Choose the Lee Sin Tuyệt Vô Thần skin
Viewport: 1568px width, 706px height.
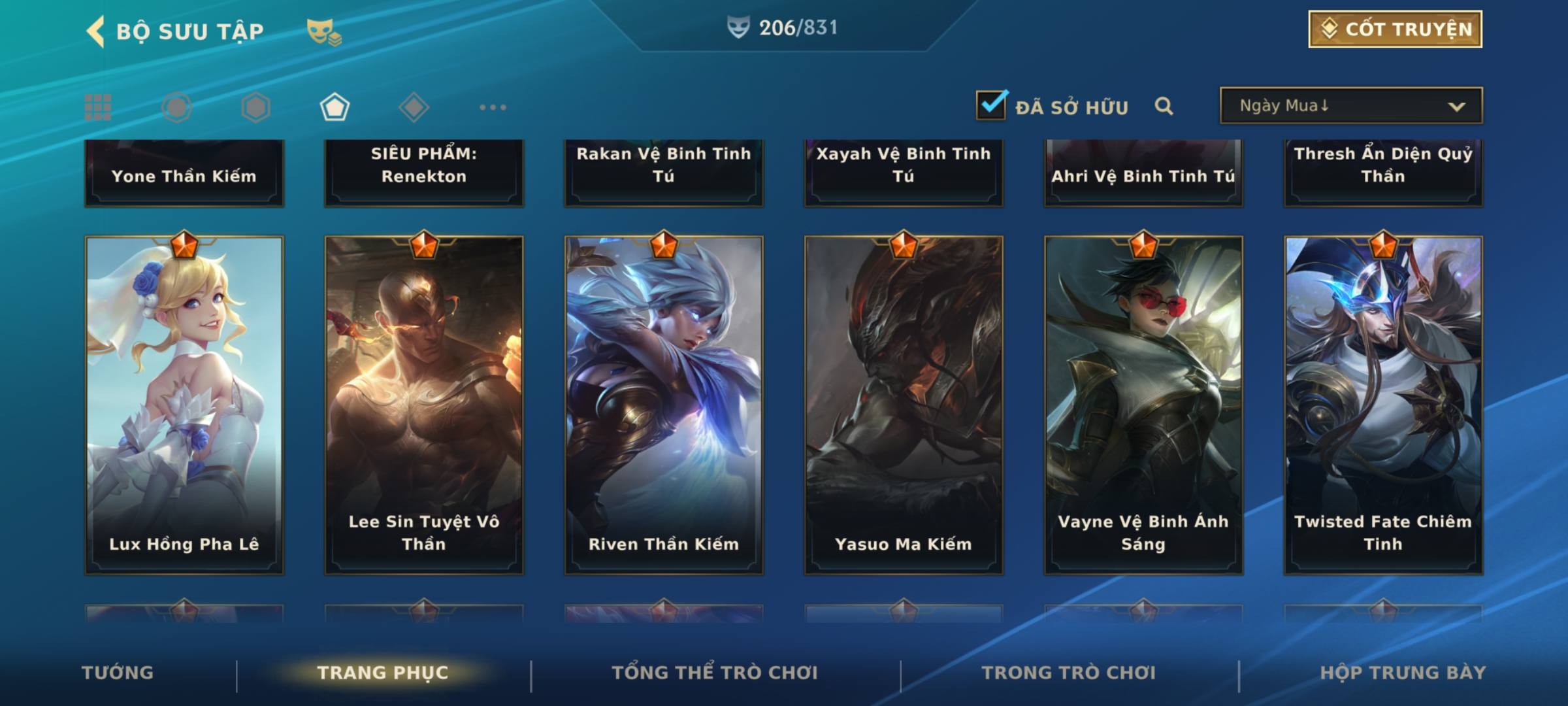[x=424, y=405]
